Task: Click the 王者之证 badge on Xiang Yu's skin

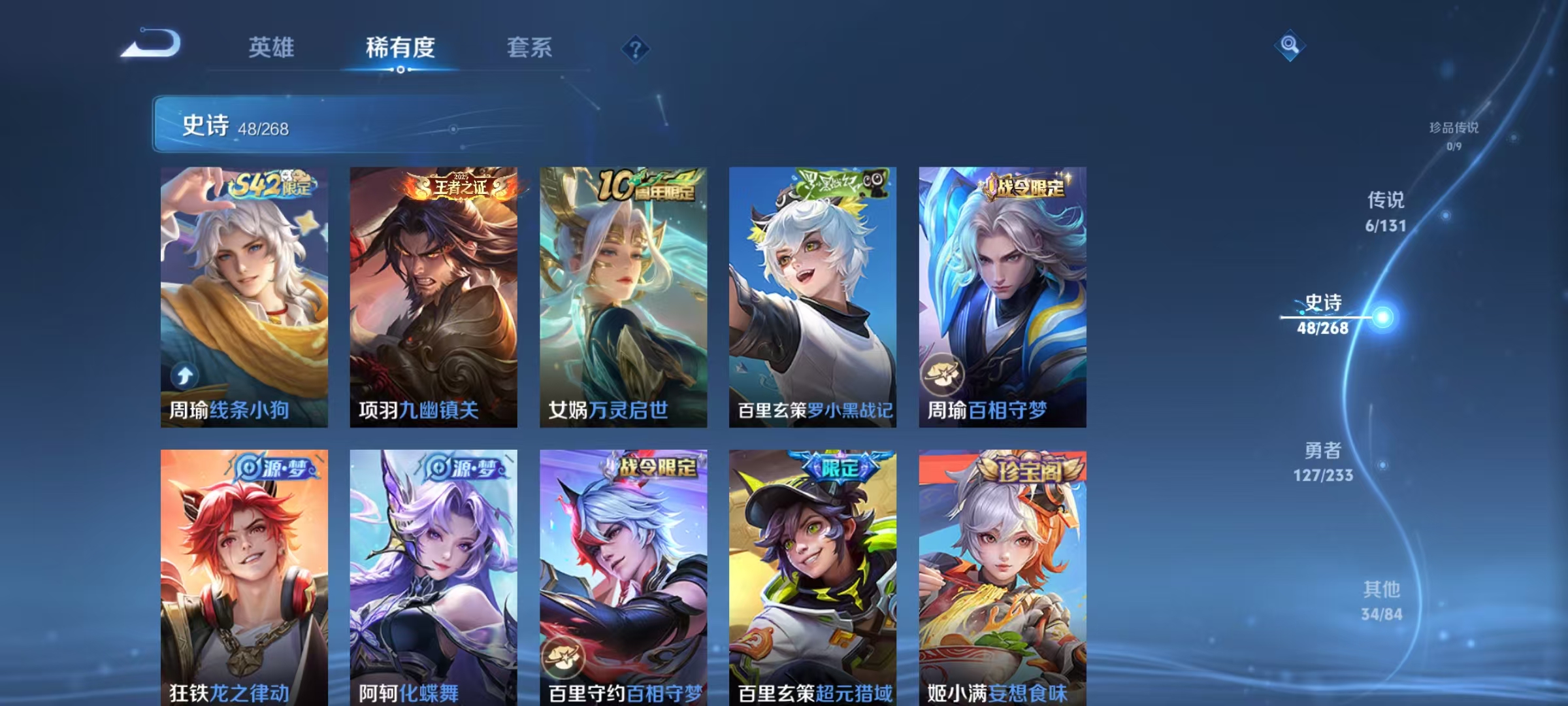Action: (459, 186)
